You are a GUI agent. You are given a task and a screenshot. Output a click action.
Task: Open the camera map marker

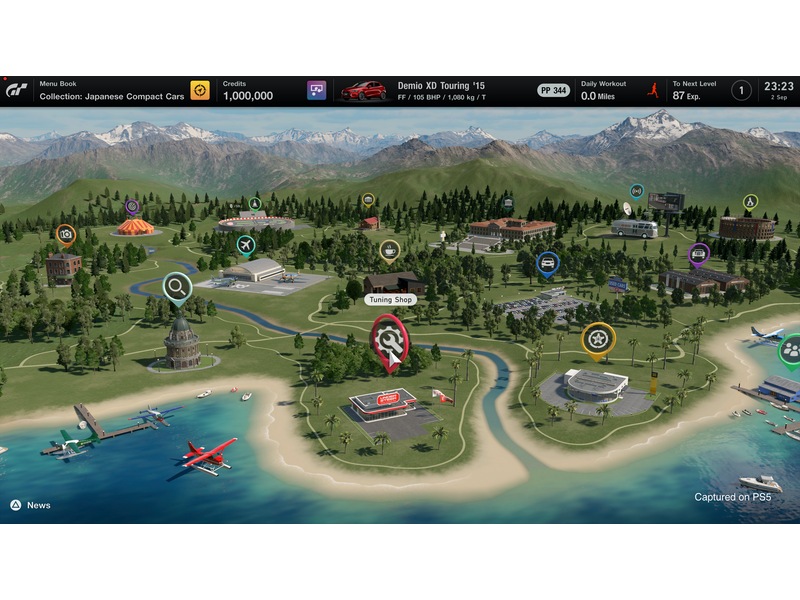click(66, 234)
